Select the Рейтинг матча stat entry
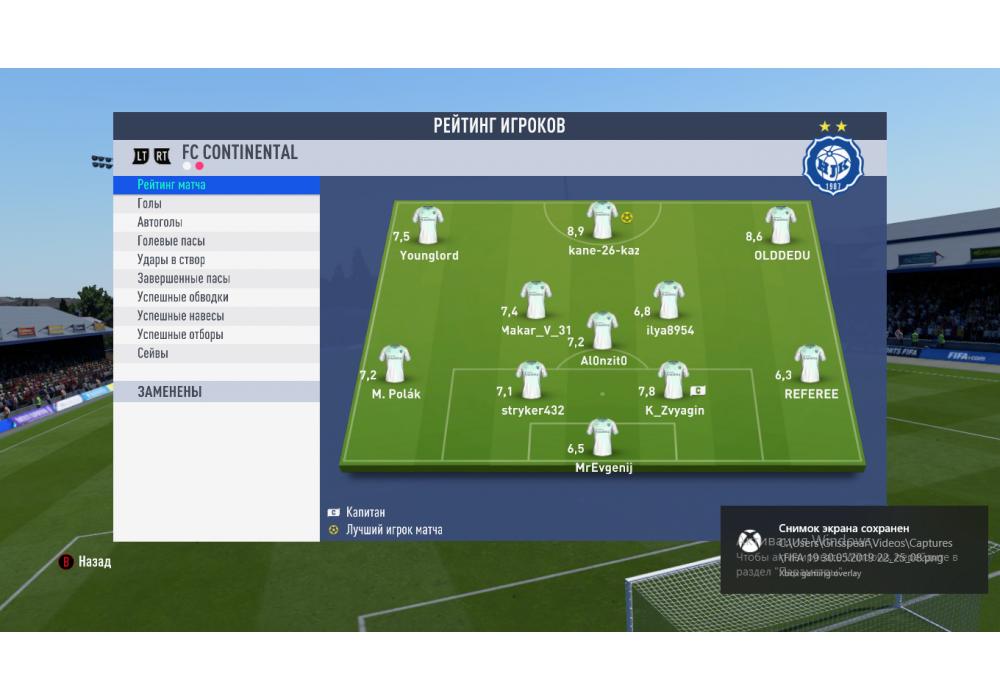This screenshot has width=1000, height=700. (x=172, y=185)
